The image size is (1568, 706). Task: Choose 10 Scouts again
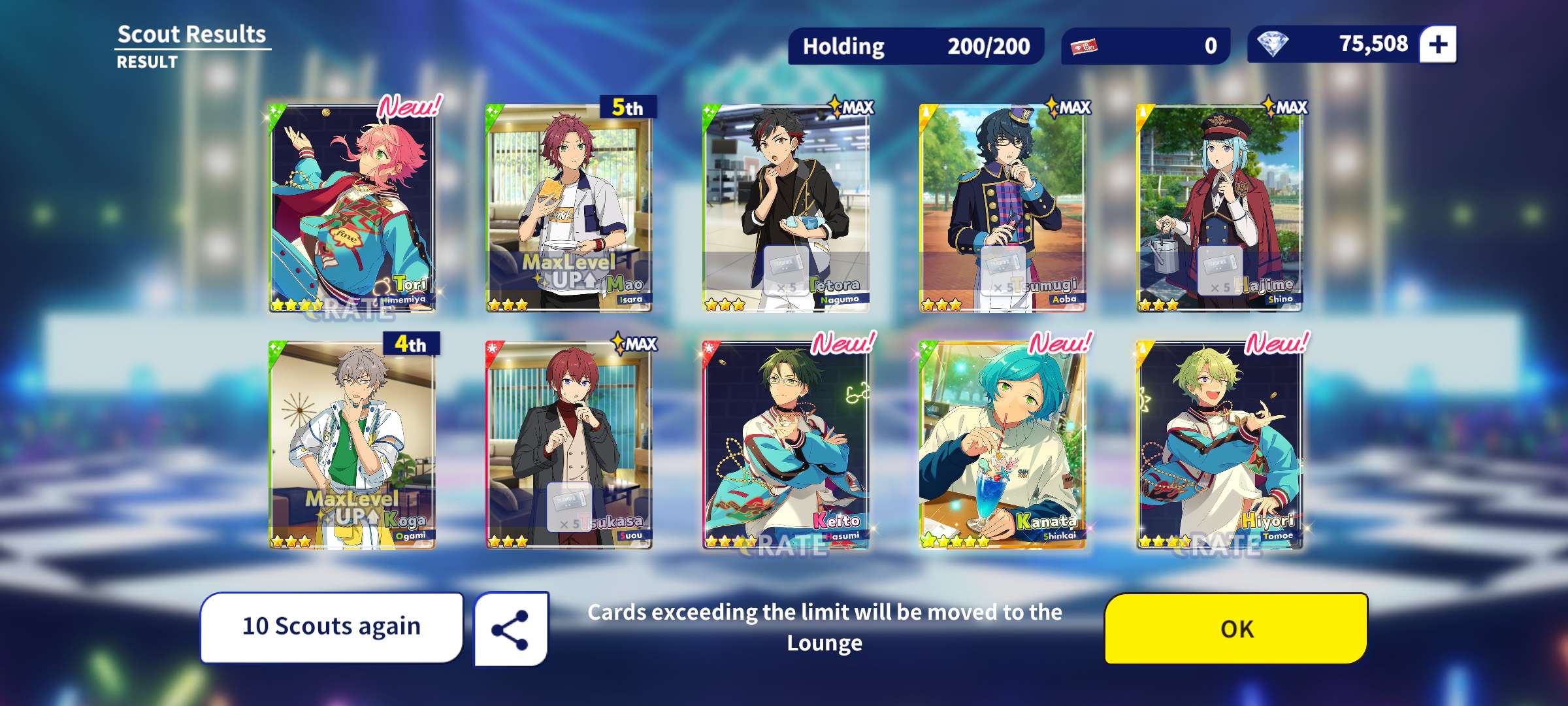coord(331,627)
